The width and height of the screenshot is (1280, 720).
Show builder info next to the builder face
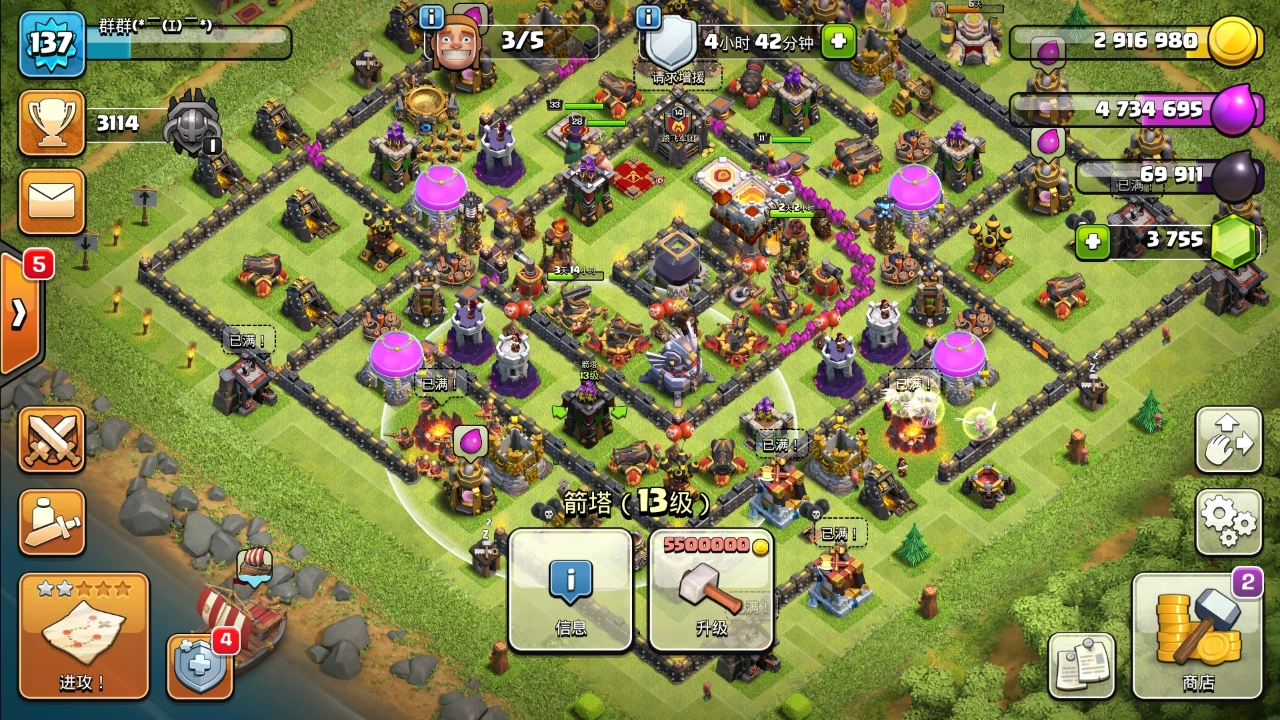pos(432,17)
